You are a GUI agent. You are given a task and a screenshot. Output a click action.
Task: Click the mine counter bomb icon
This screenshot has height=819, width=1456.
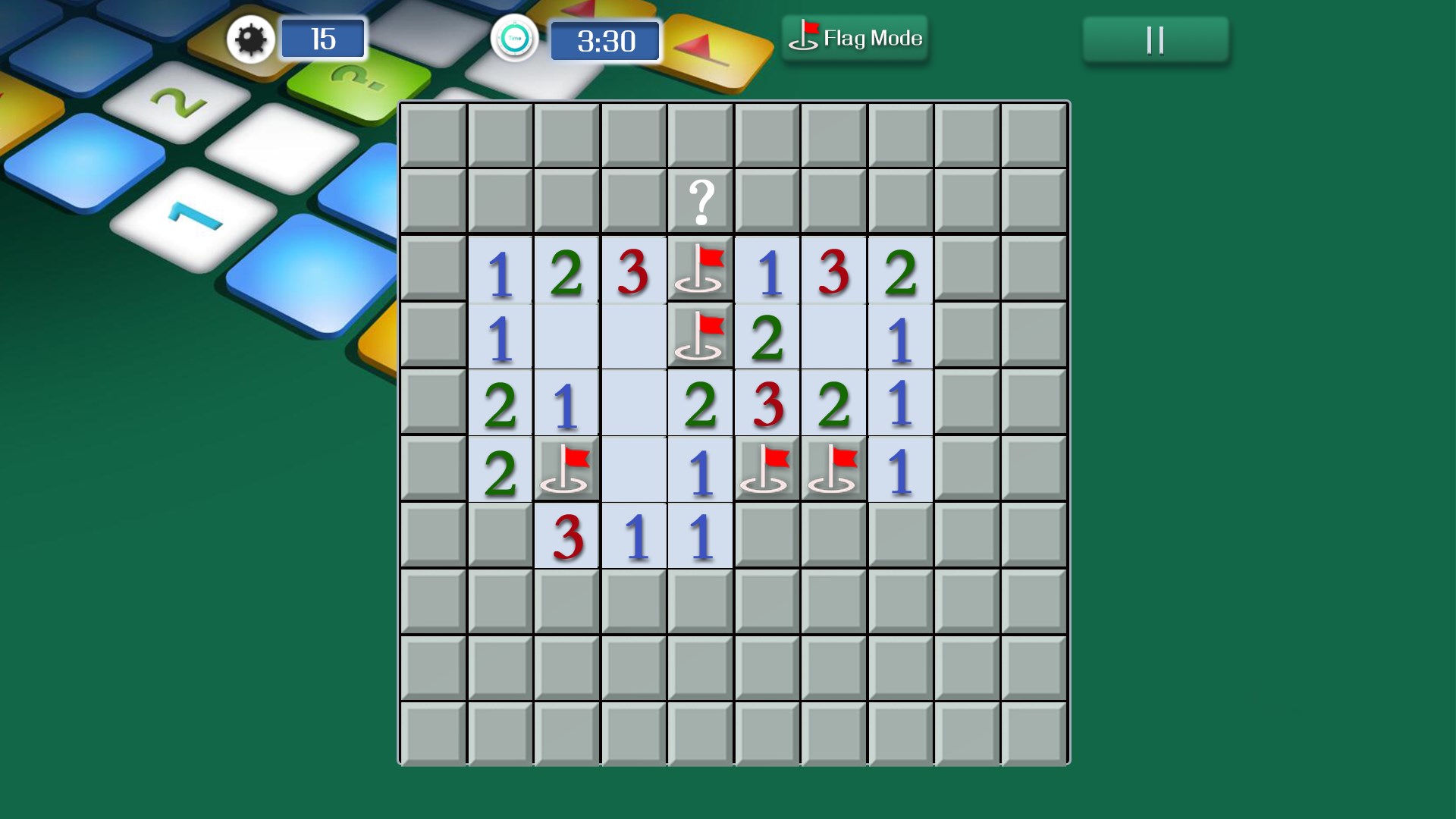click(250, 36)
